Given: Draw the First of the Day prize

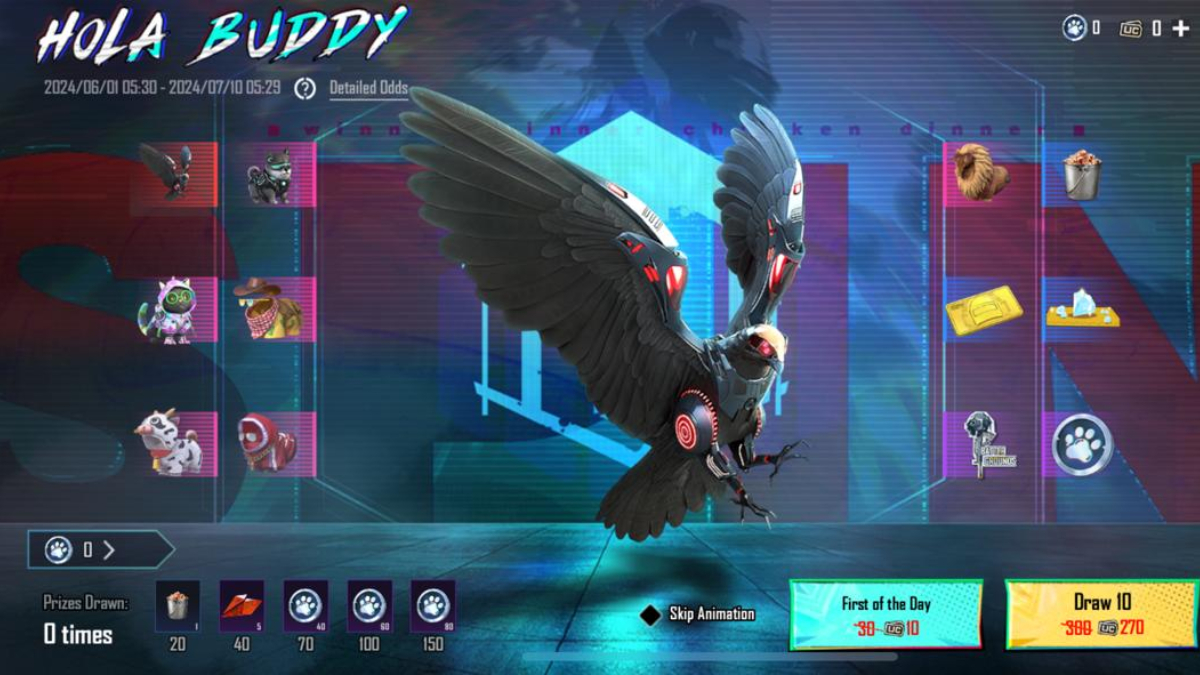Looking at the screenshot, I should click(885, 614).
